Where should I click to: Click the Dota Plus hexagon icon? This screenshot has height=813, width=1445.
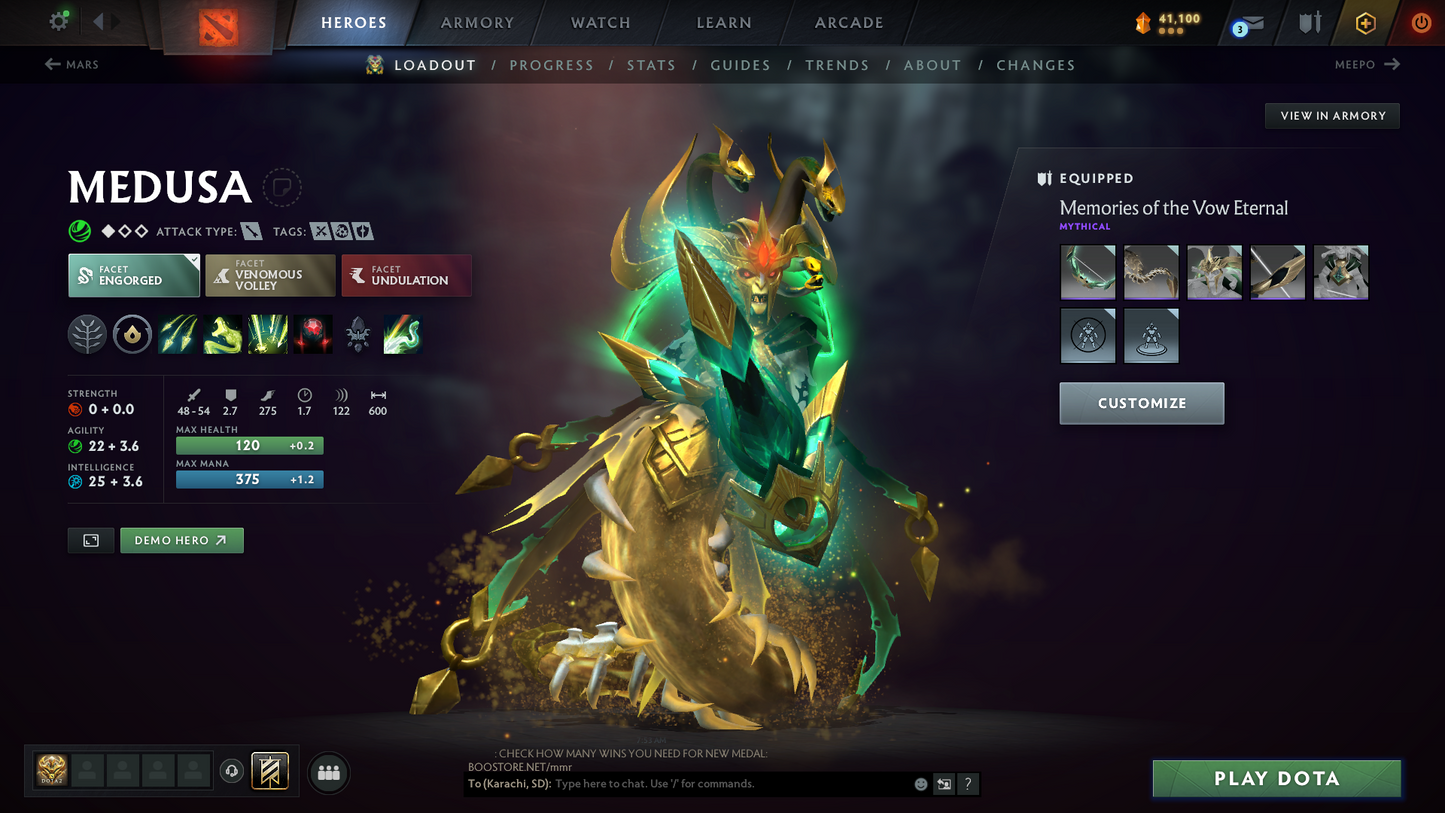[x=1365, y=22]
